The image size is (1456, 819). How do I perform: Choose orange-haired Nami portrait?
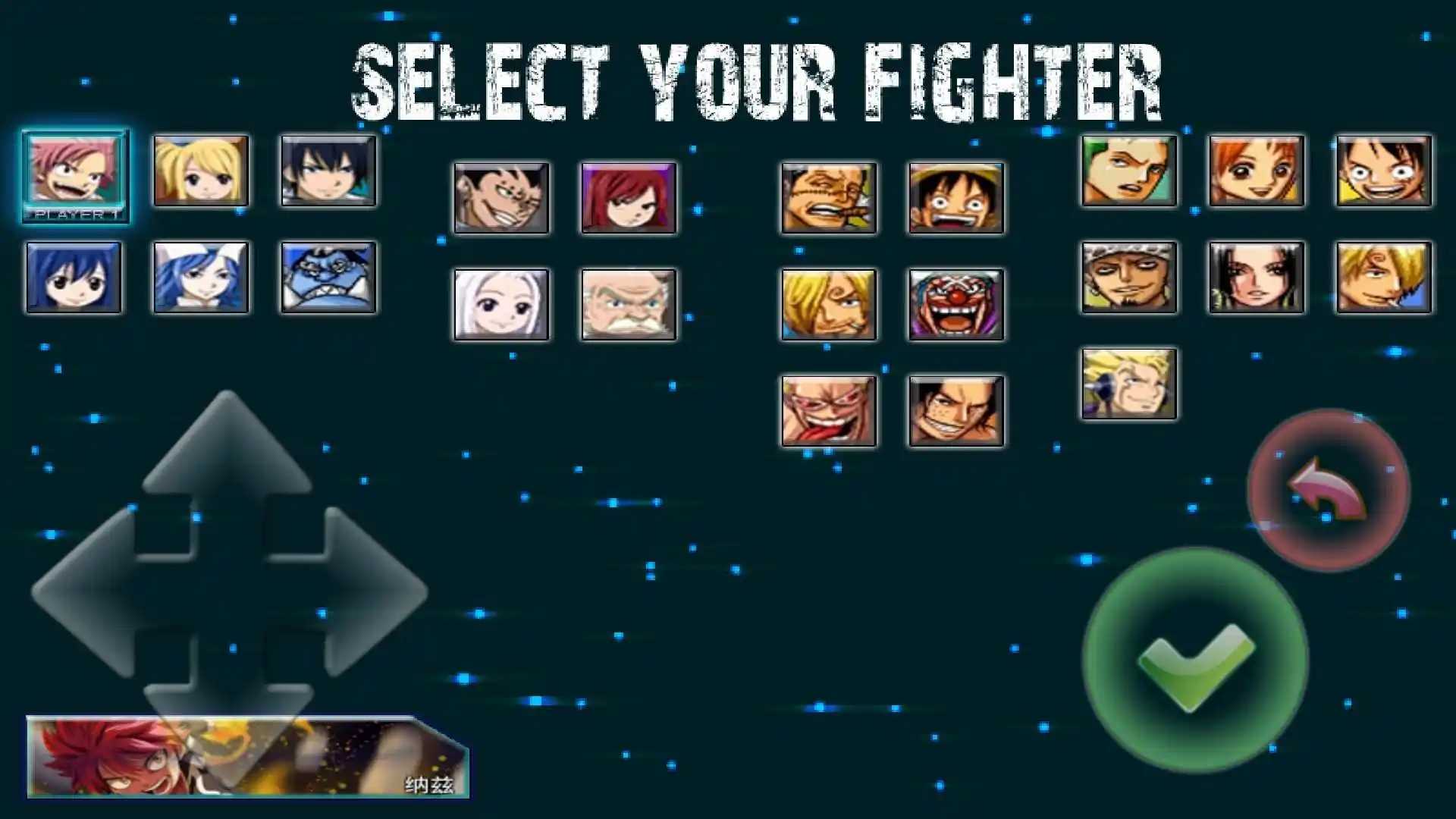(x=1257, y=171)
